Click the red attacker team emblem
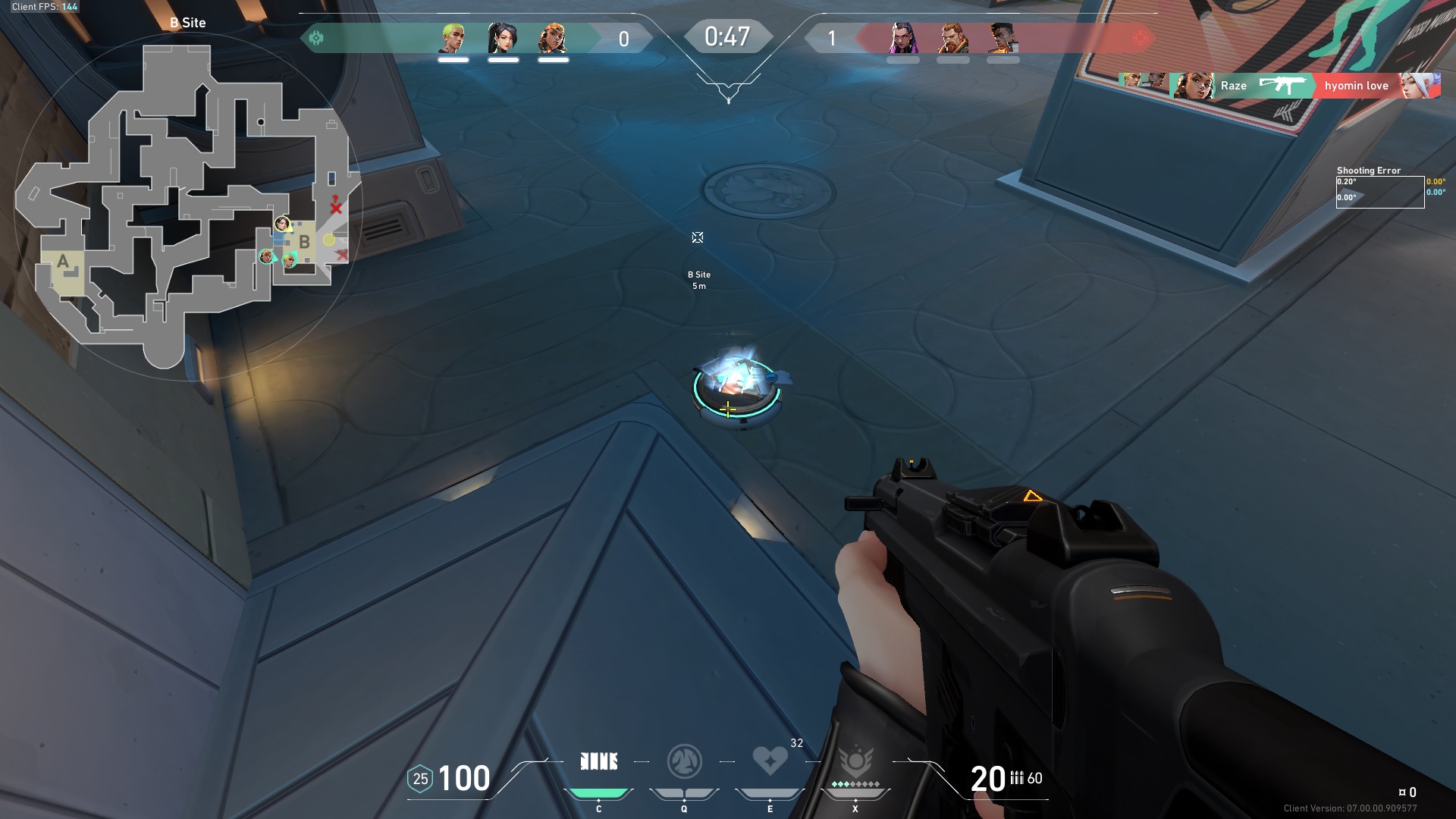Viewport: 1456px width, 819px height. tap(1140, 38)
